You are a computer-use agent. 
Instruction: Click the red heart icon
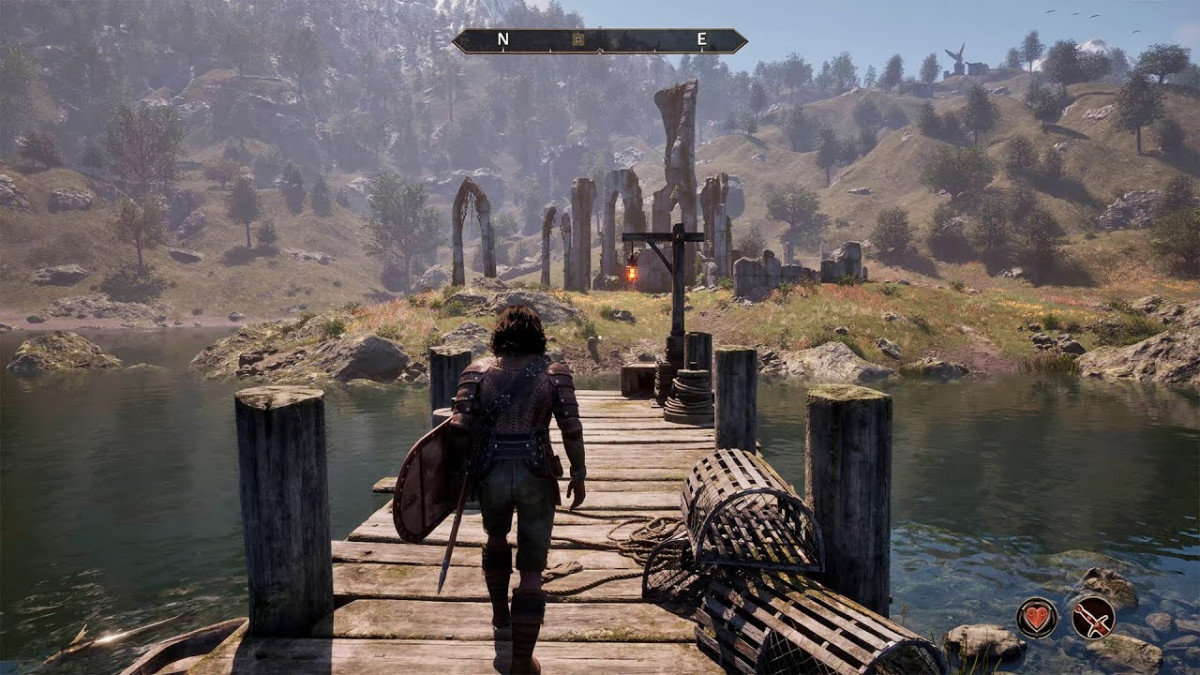tap(1037, 617)
